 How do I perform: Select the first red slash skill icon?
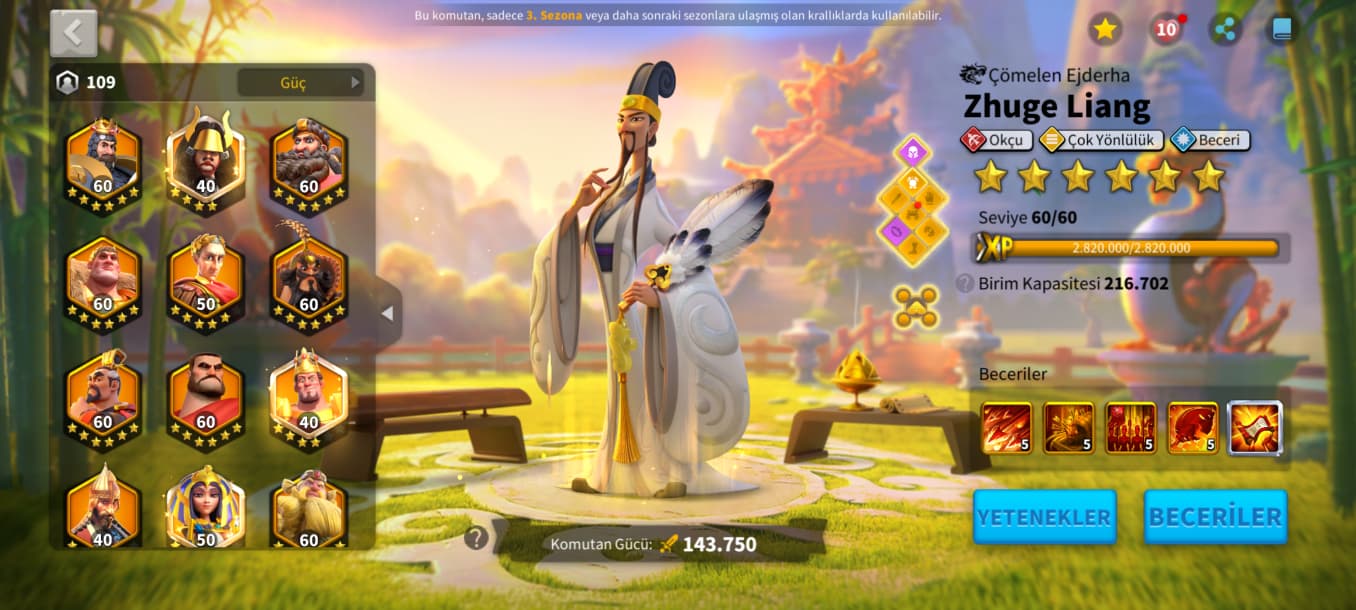(x=1006, y=428)
